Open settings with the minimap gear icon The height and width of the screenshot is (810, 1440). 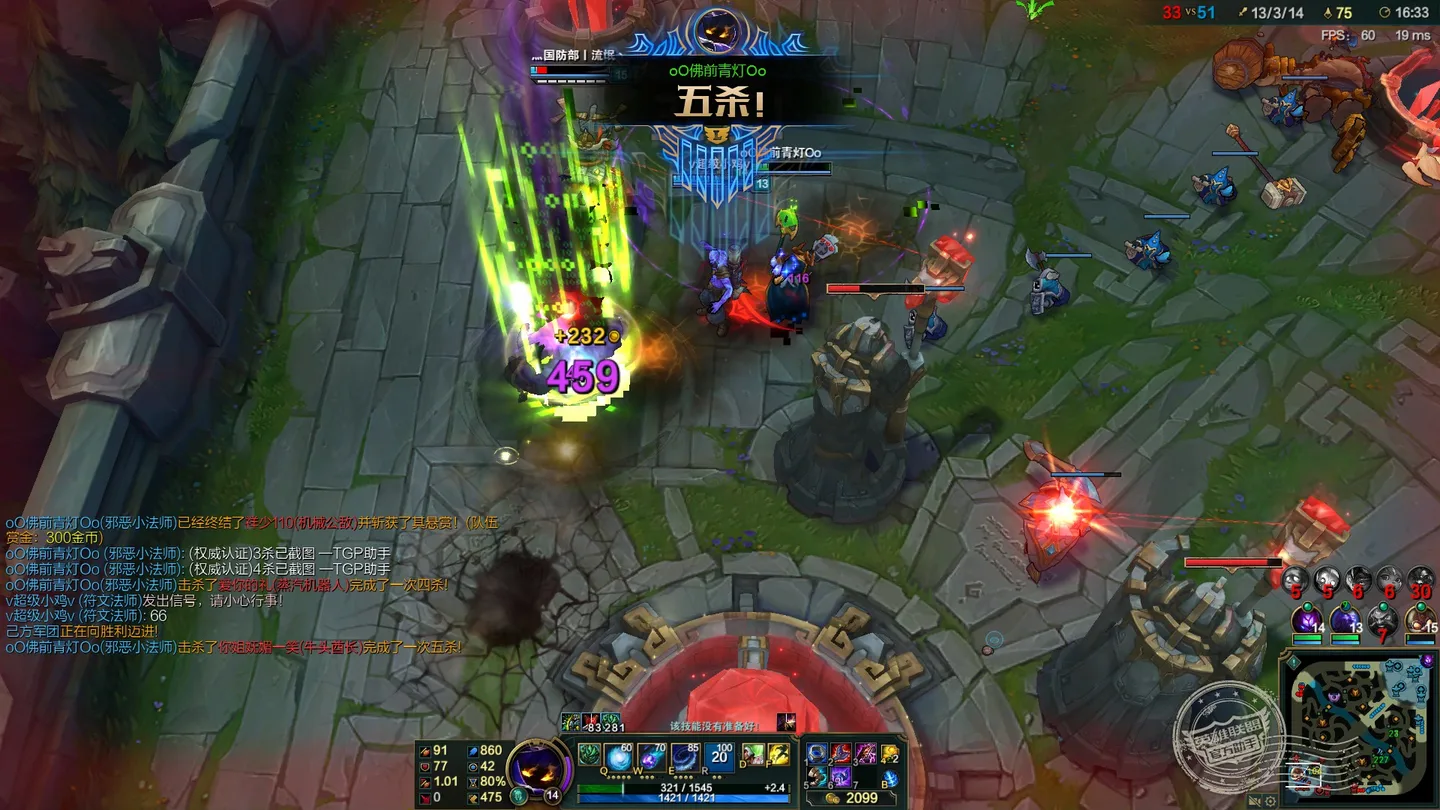pyautogui.click(x=1270, y=800)
